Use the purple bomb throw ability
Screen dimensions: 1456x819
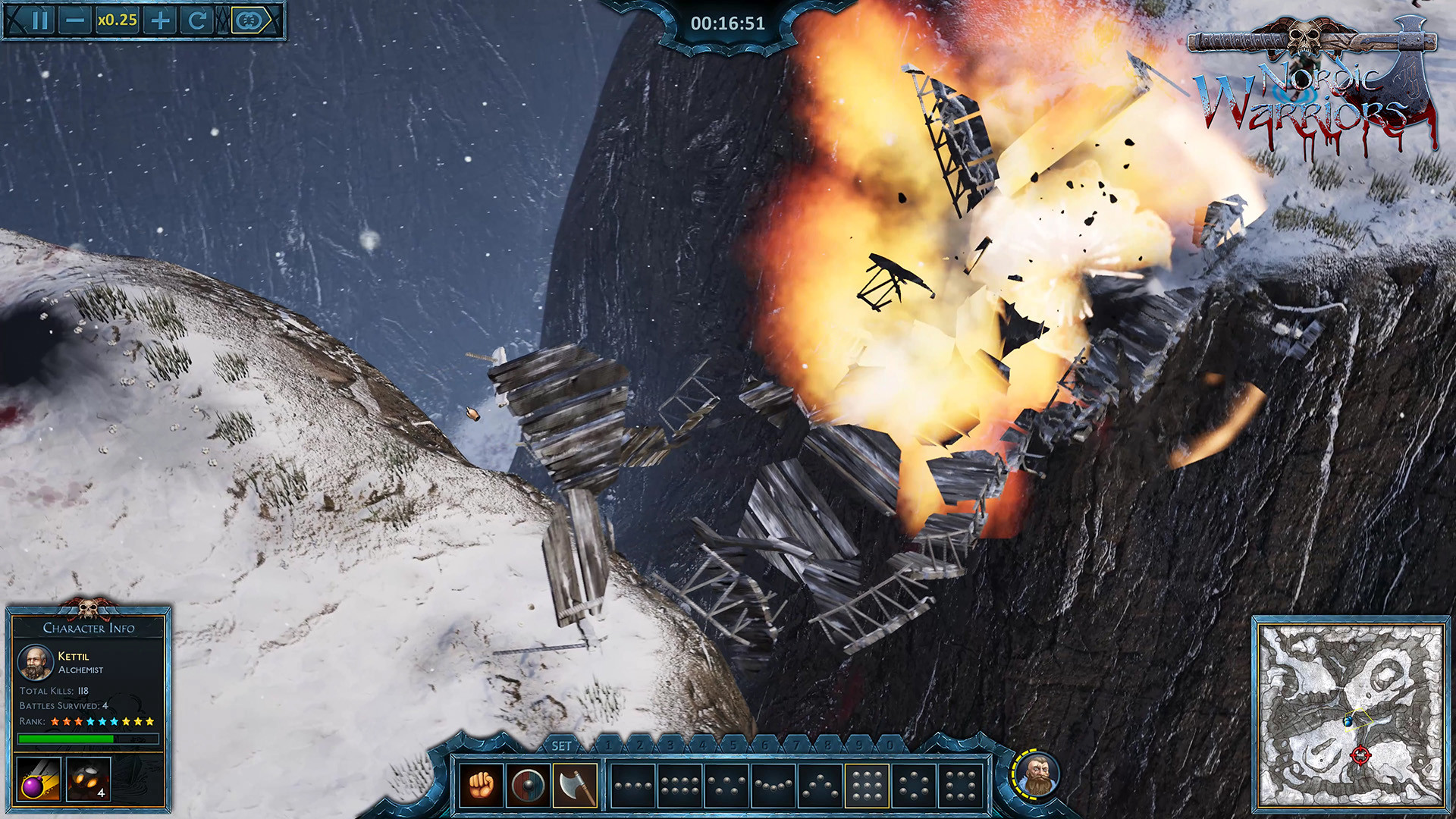(38, 779)
